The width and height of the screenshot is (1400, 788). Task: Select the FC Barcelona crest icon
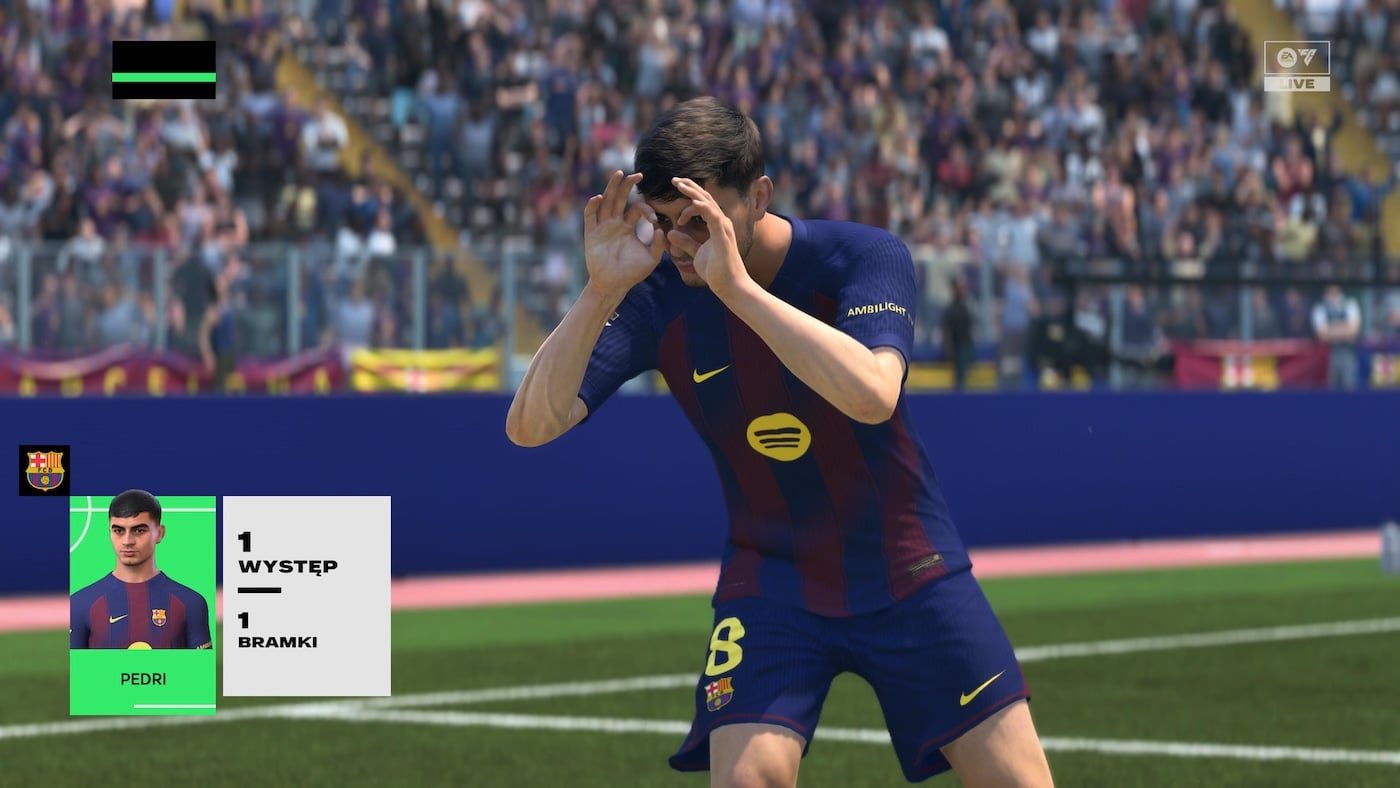tap(44, 470)
